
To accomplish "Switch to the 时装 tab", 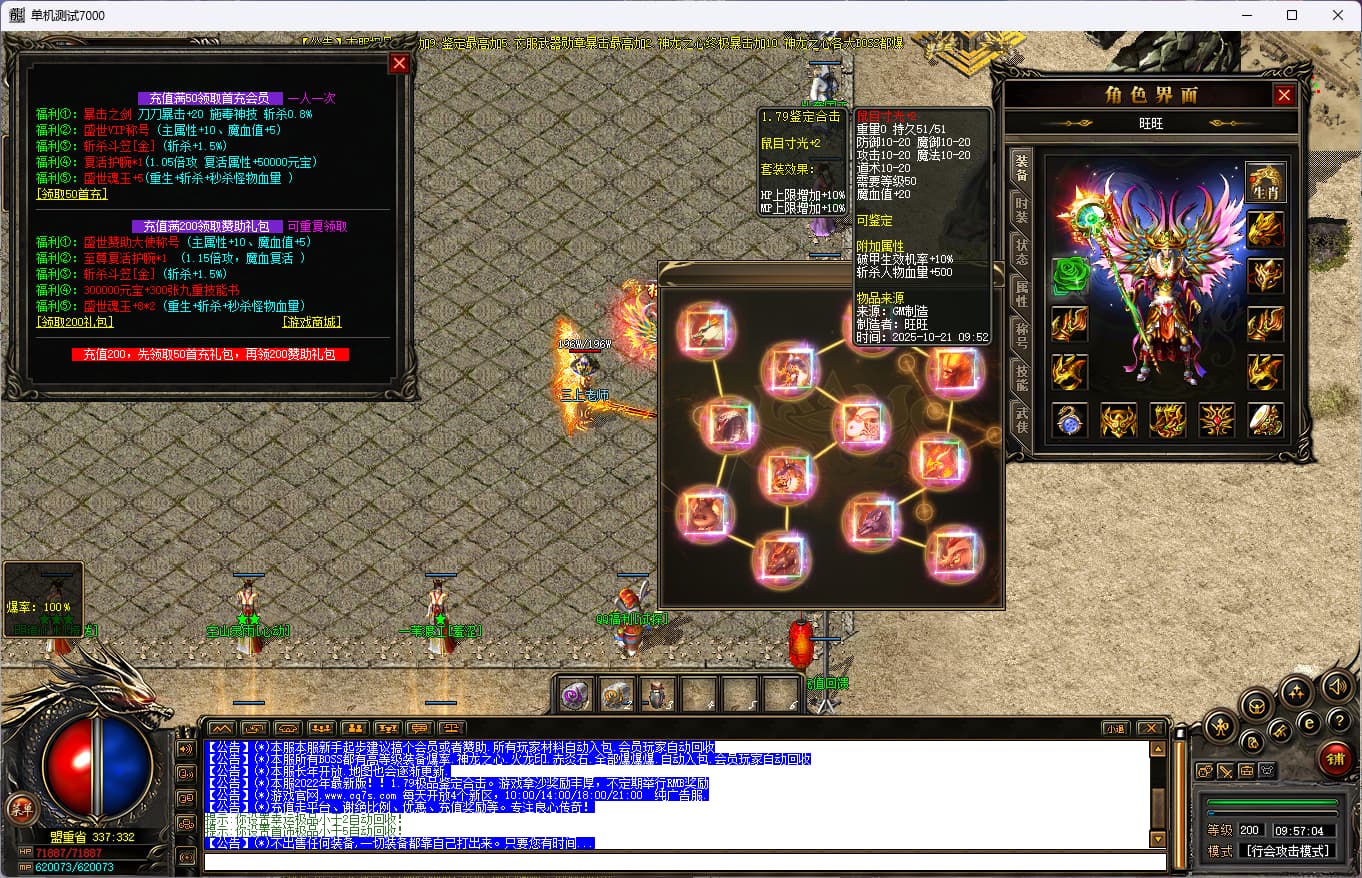I will 1021,208.
